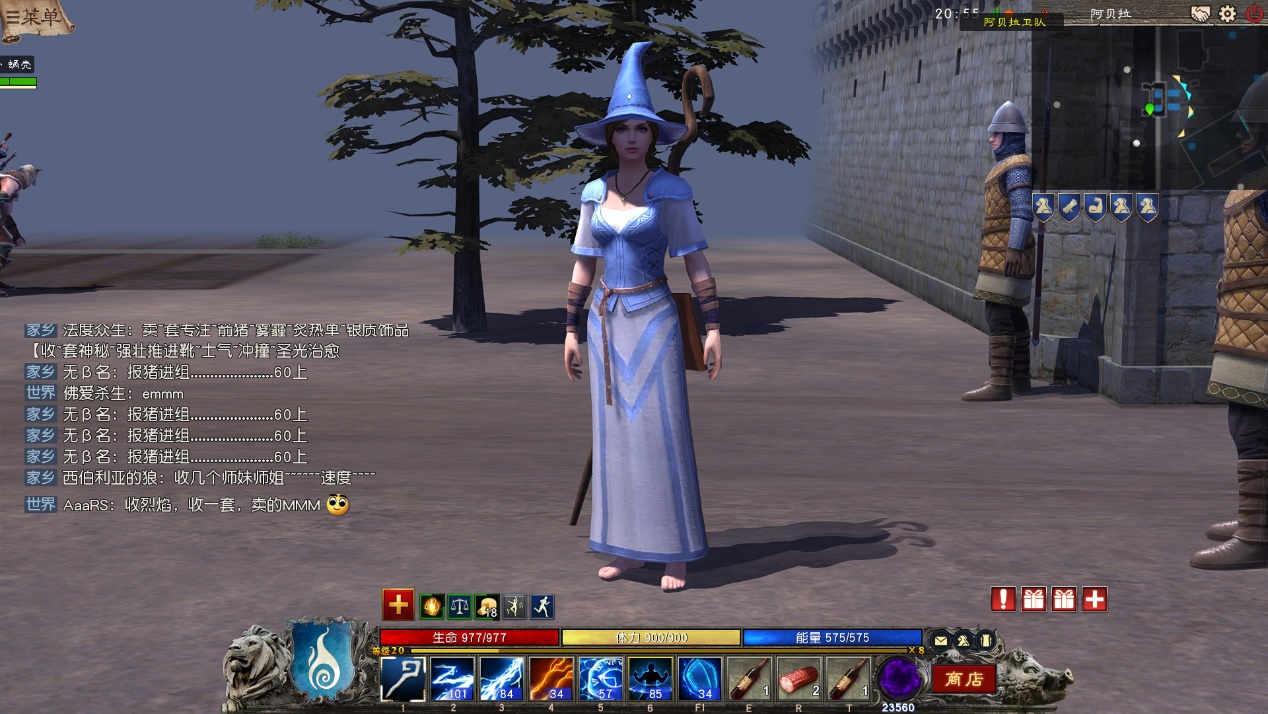Click the purple orb beside the hotbar
This screenshot has height=714, width=1268.
coord(898,678)
